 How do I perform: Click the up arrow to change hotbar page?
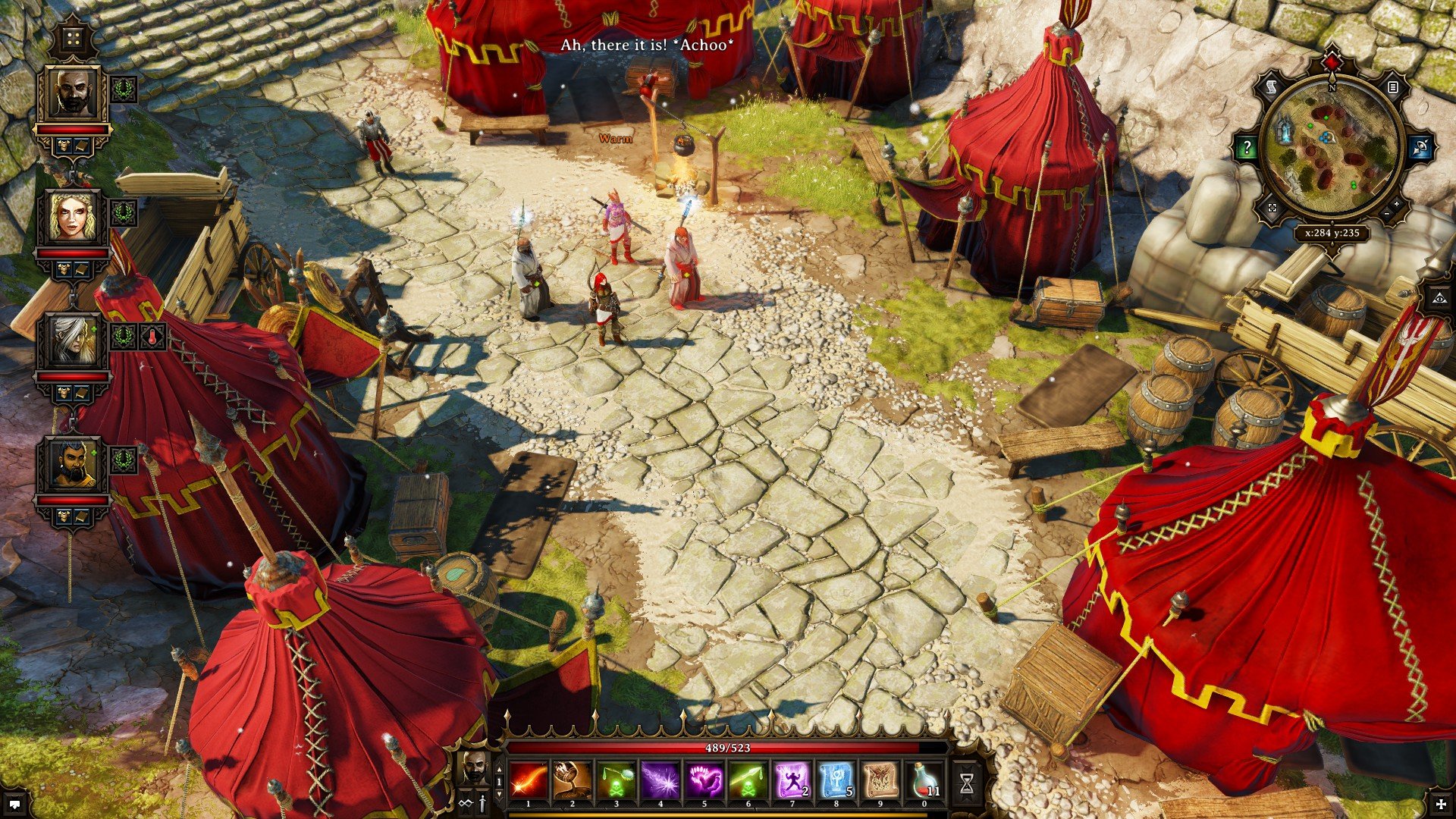(x=499, y=768)
